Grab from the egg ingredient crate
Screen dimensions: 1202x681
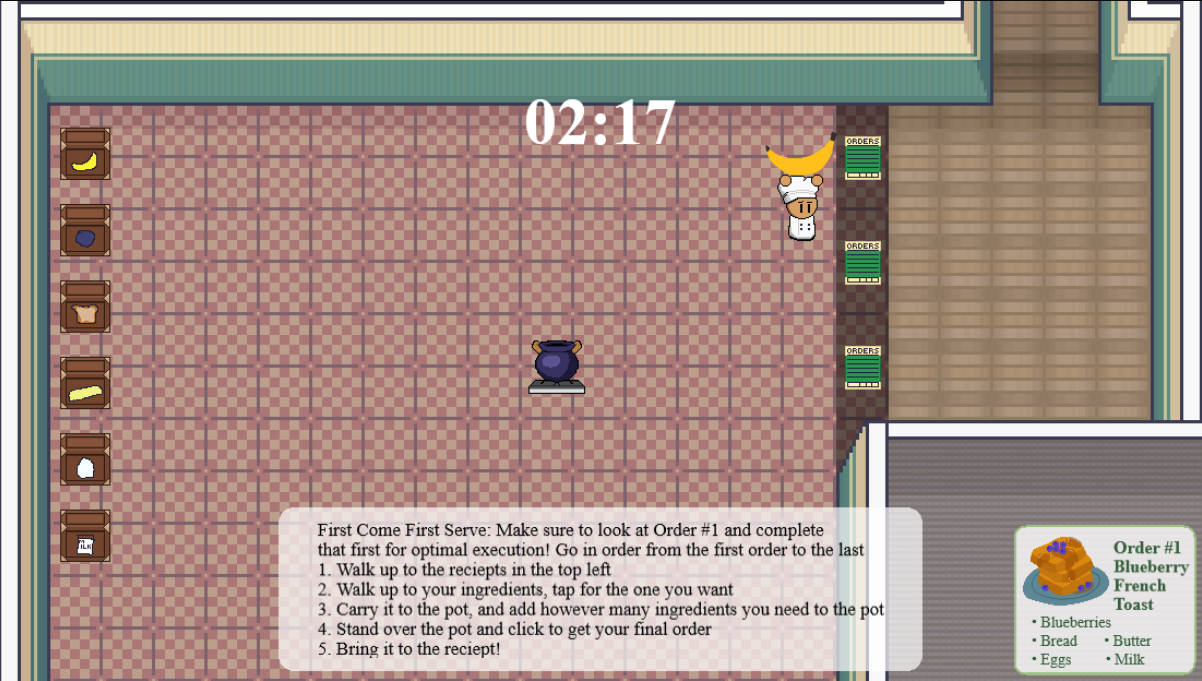85,460
